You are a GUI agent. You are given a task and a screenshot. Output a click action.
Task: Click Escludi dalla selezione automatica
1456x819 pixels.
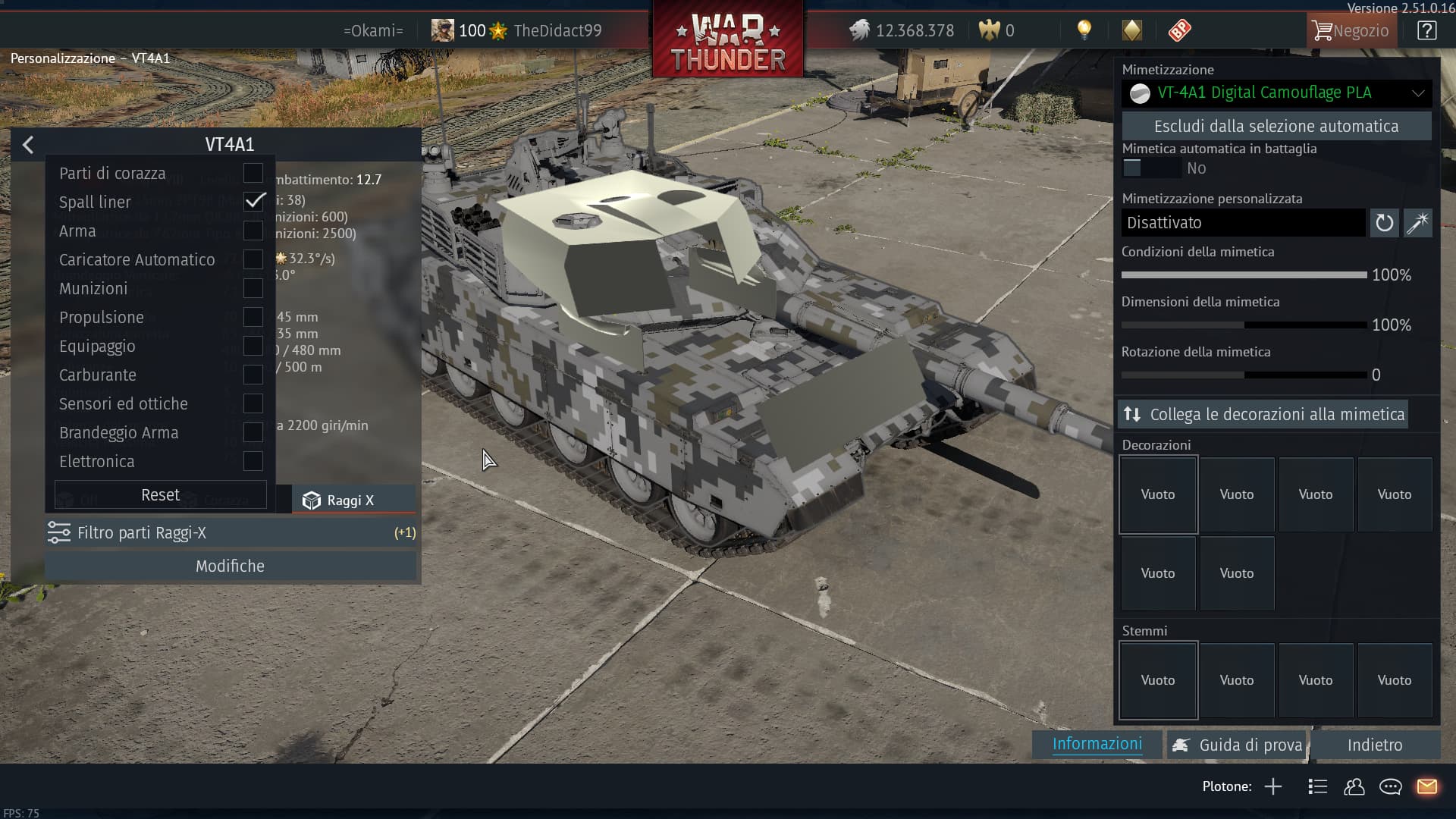(1276, 127)
